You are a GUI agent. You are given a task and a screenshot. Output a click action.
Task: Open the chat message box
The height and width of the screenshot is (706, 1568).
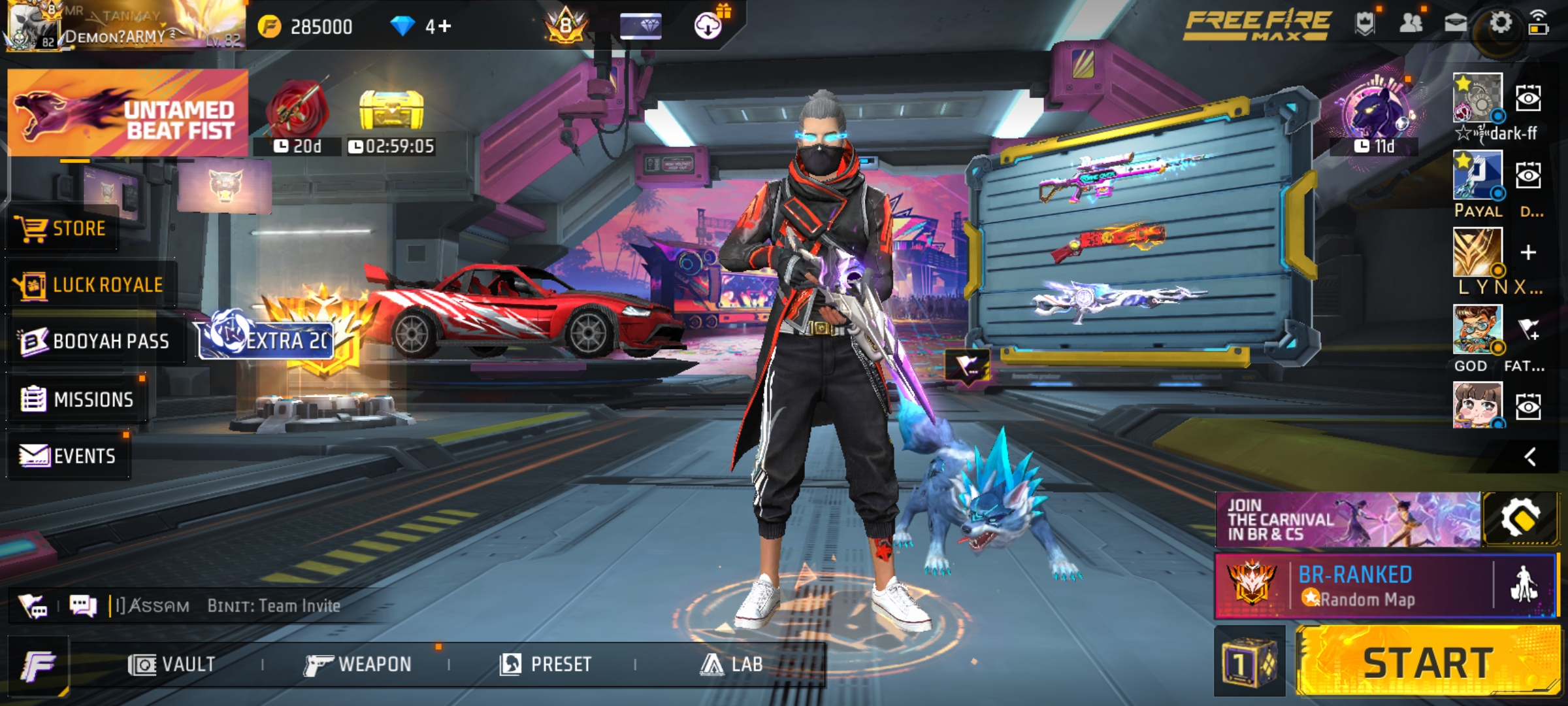coord(84,606)
